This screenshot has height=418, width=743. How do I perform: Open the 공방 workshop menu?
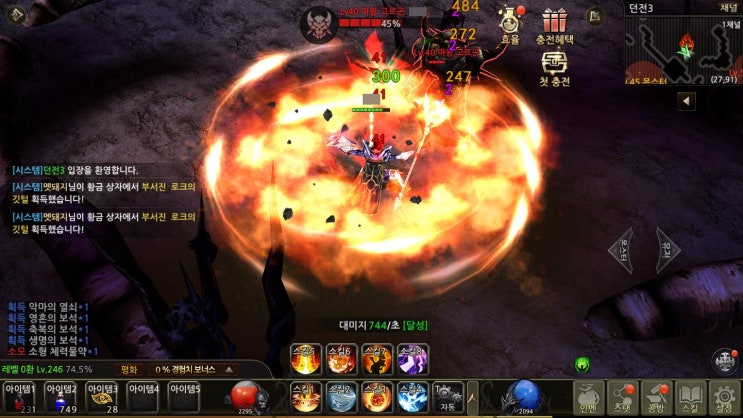coord(657,397)
